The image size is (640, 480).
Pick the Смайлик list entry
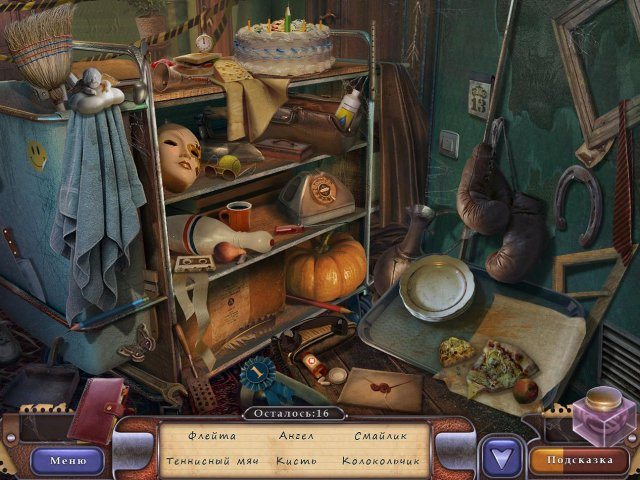coord(381,436)
